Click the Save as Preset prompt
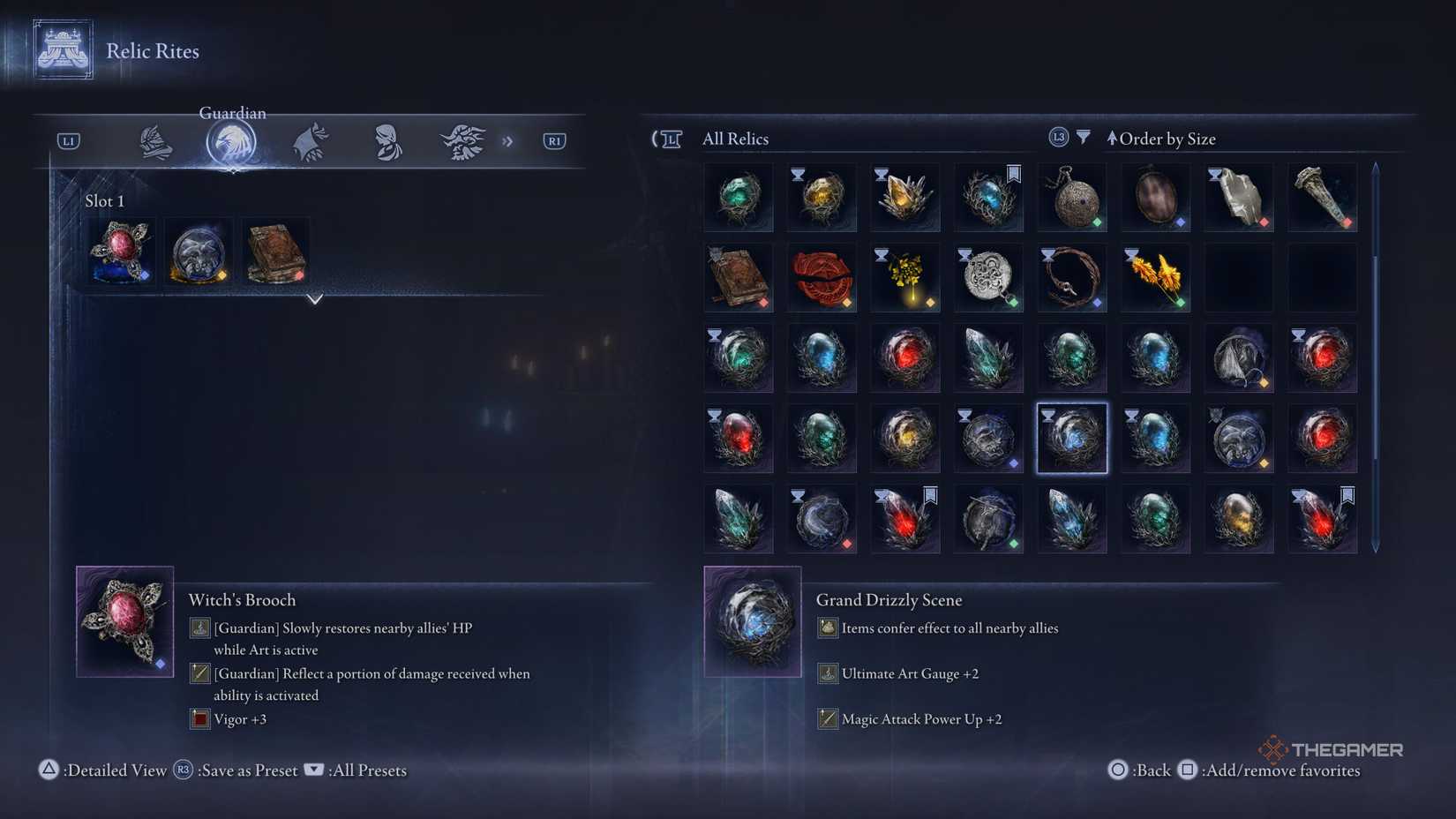1456x819 pixels. pos(238,770)
